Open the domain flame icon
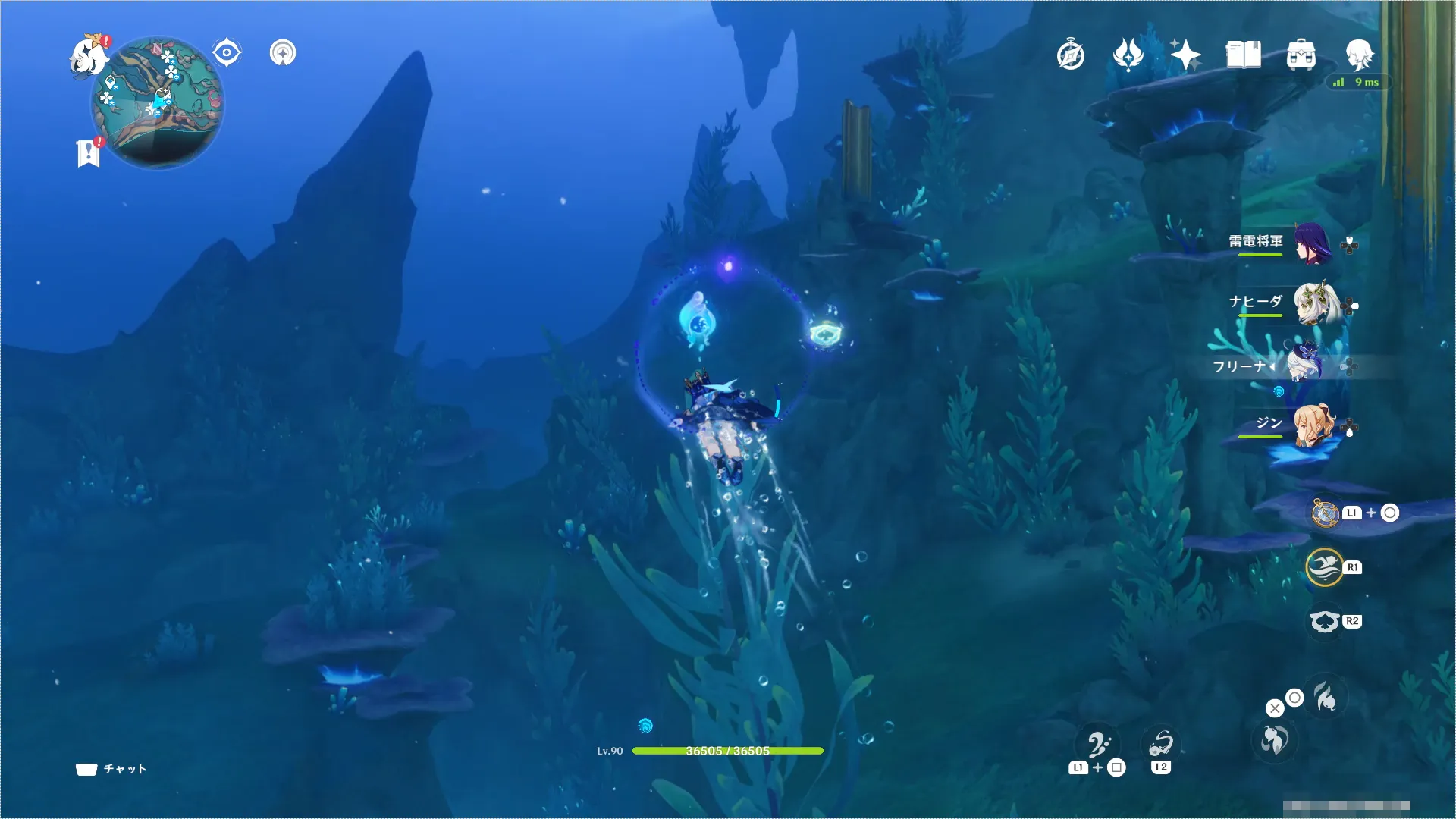The width and height of the screenshot is (1456, 819). click(1128, 55)
